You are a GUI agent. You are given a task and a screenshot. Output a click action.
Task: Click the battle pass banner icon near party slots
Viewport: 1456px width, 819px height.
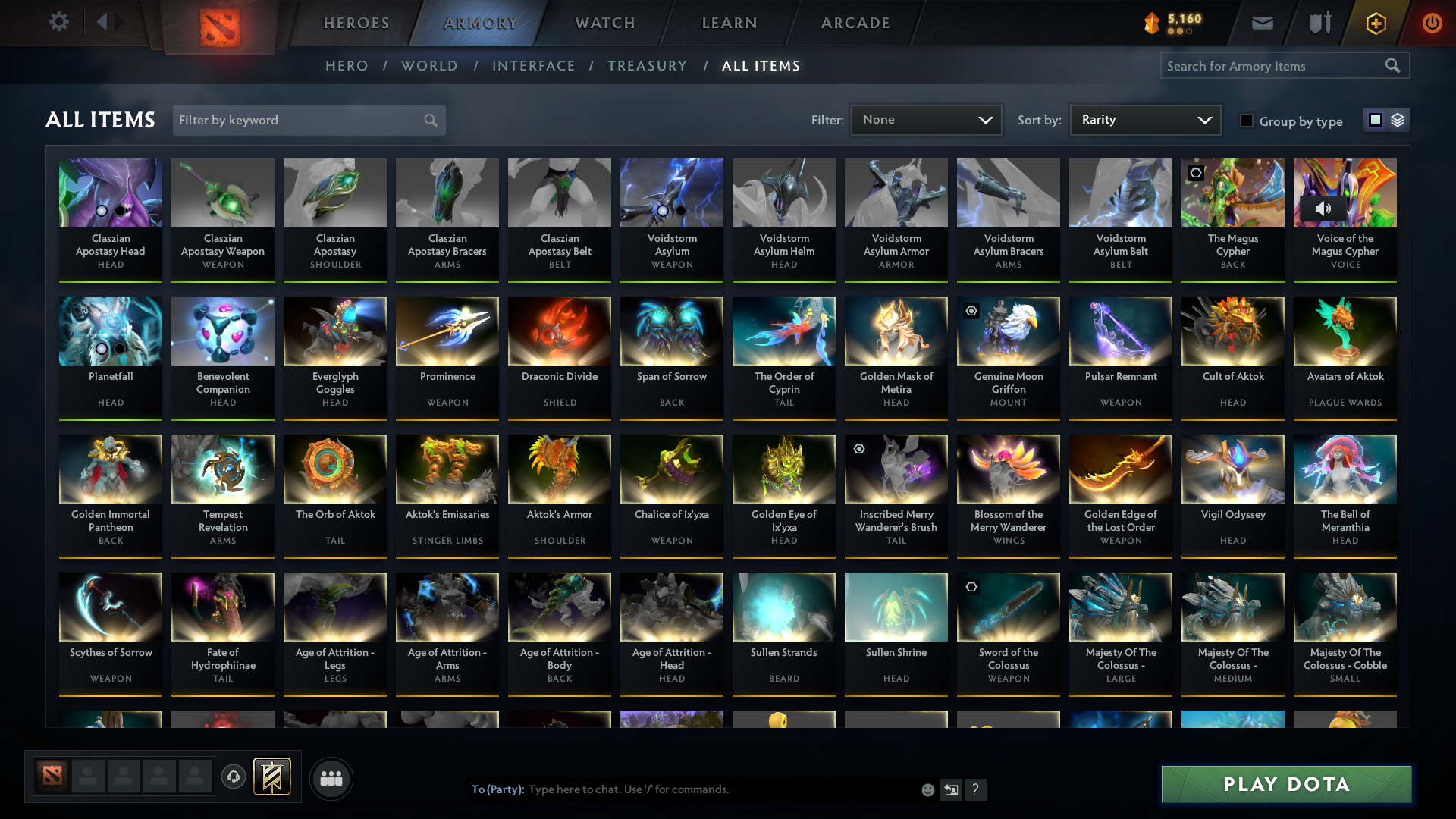tap(273, 778)
